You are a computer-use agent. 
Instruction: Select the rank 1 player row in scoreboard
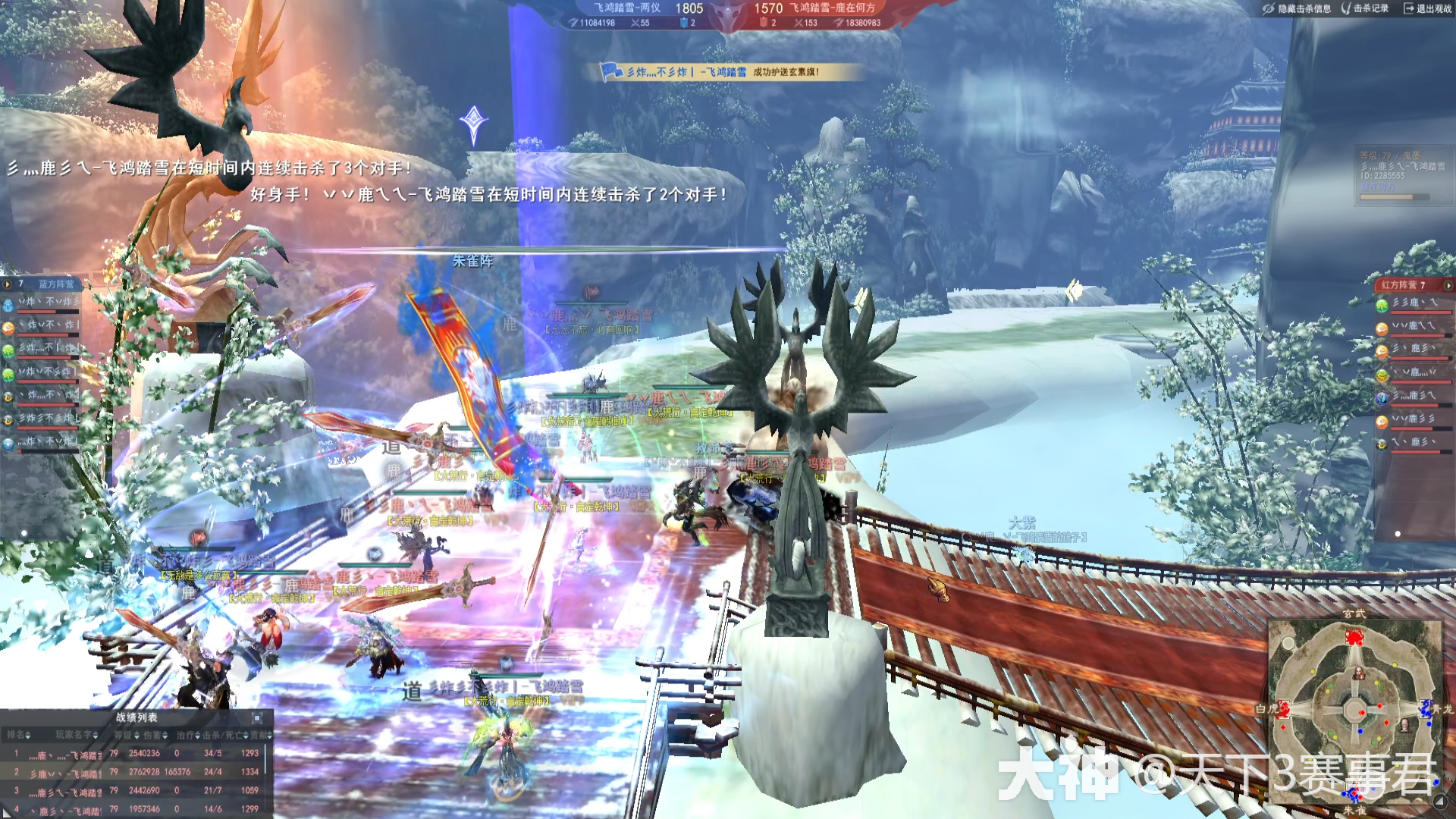tap(136, 754)
